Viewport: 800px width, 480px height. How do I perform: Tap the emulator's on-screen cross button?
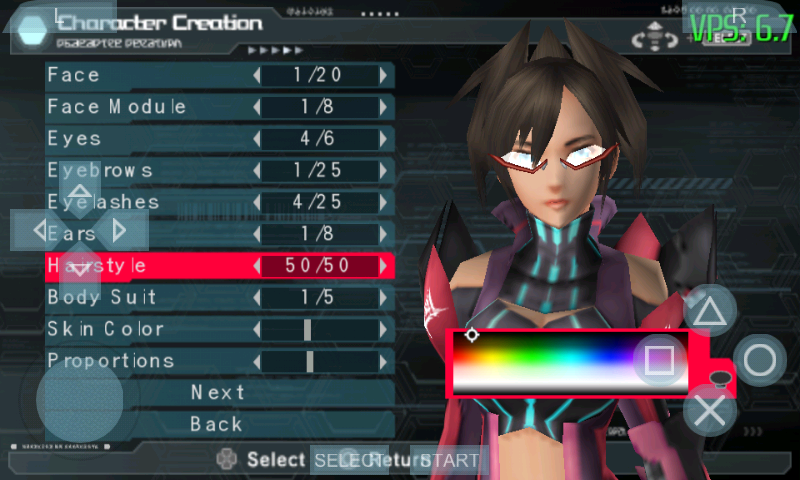coord(710,410)
